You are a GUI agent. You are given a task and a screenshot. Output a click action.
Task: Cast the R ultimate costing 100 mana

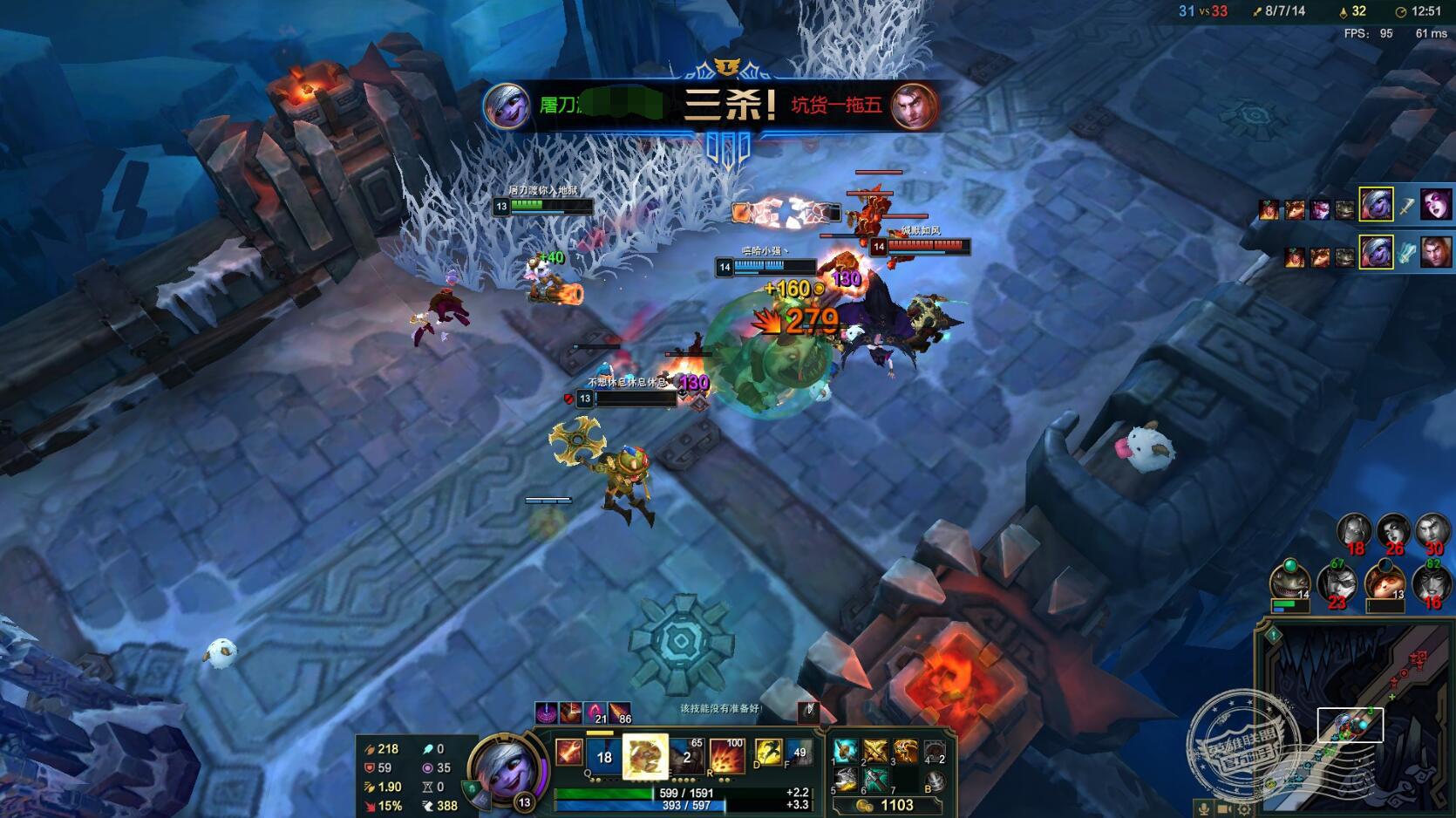[727, 755]
